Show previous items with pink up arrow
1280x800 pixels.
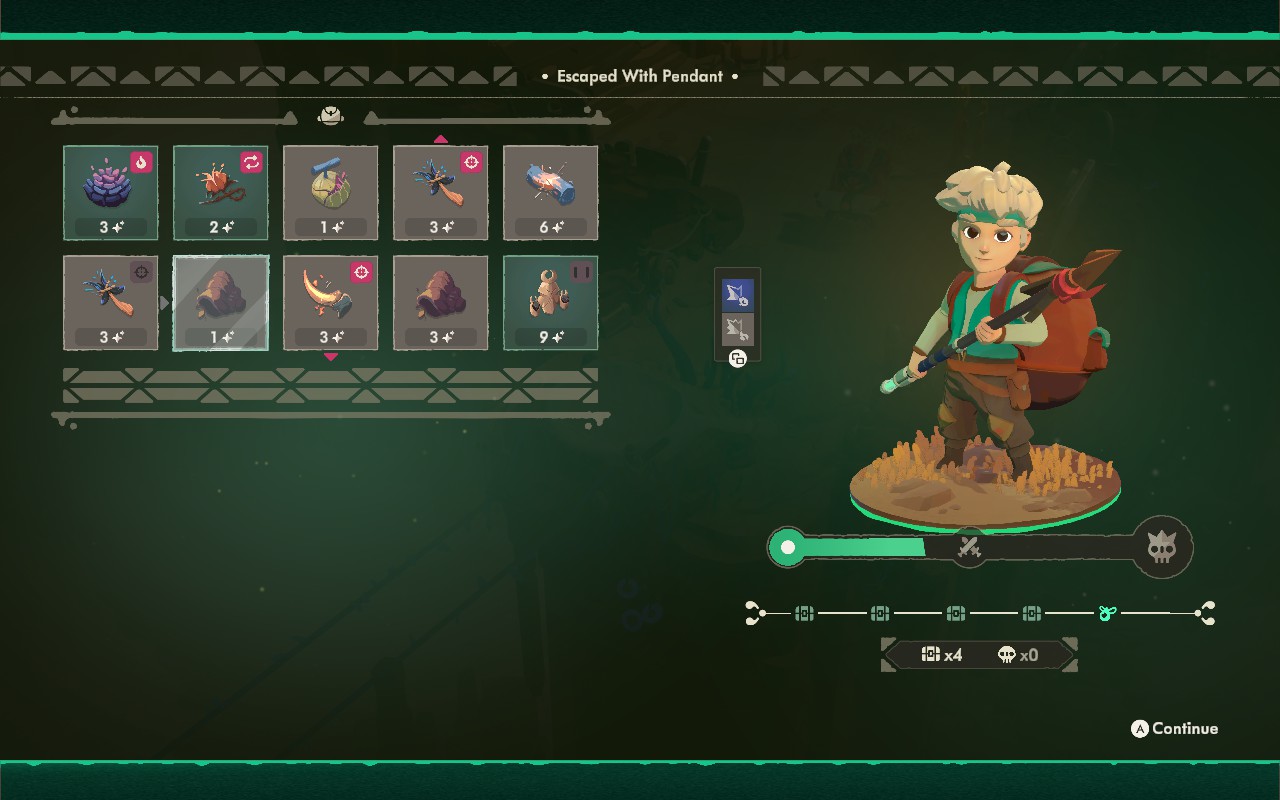click(x=441, y=139)
